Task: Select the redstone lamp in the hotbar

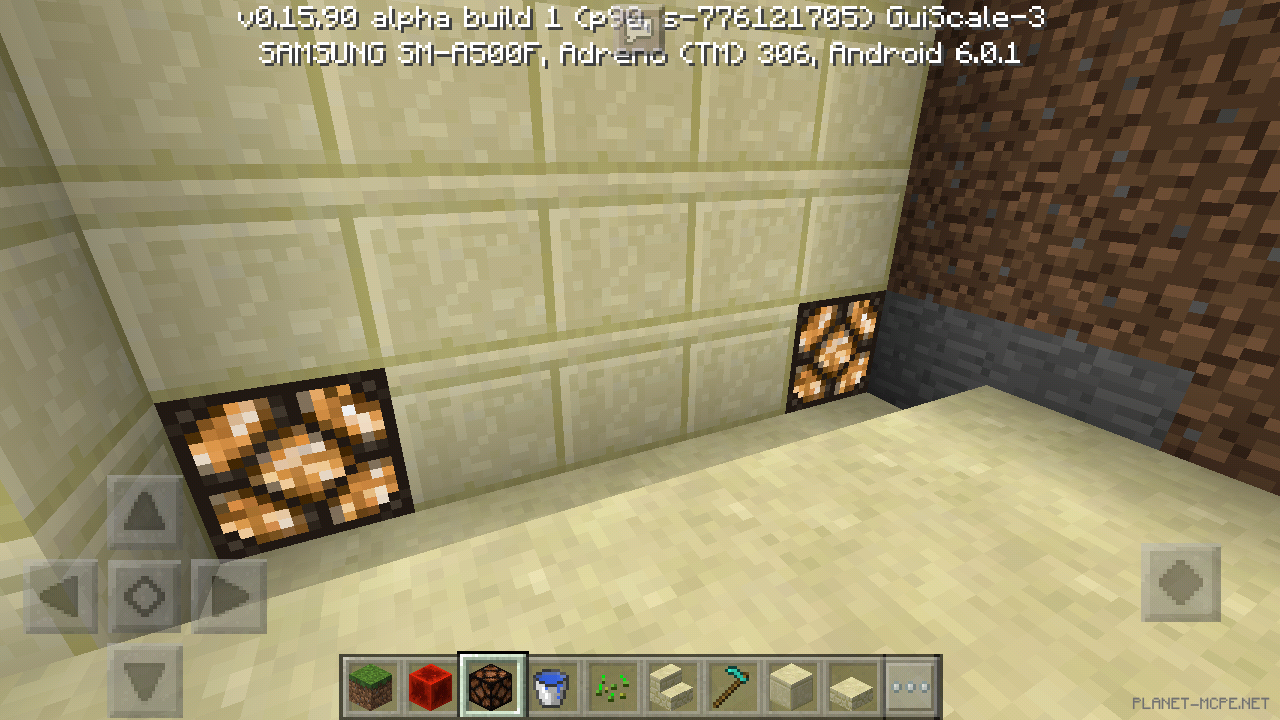Action: (x=491, y=687)
